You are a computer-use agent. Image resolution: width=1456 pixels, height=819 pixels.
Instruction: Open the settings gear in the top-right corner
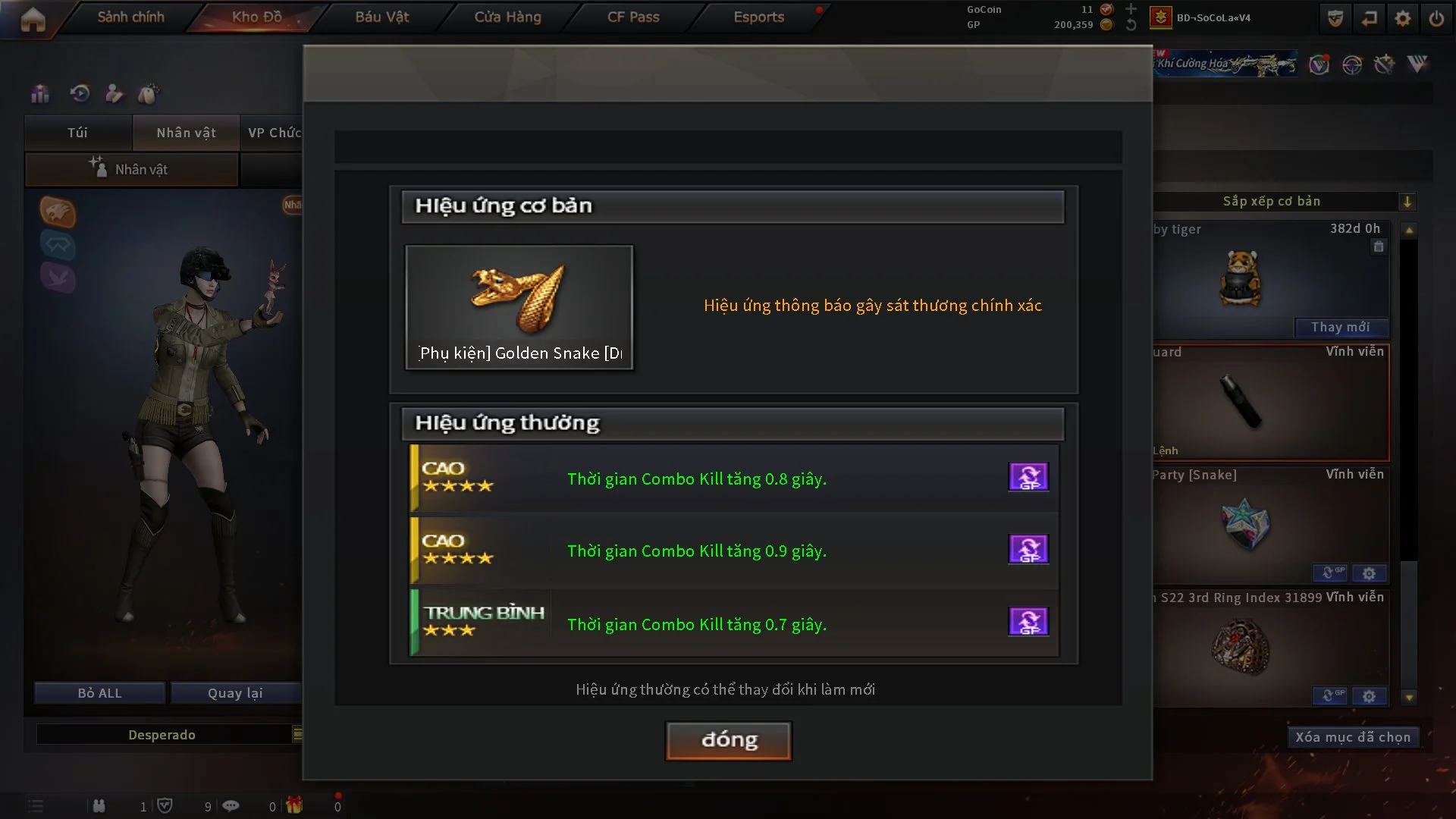click(1403, 17)
